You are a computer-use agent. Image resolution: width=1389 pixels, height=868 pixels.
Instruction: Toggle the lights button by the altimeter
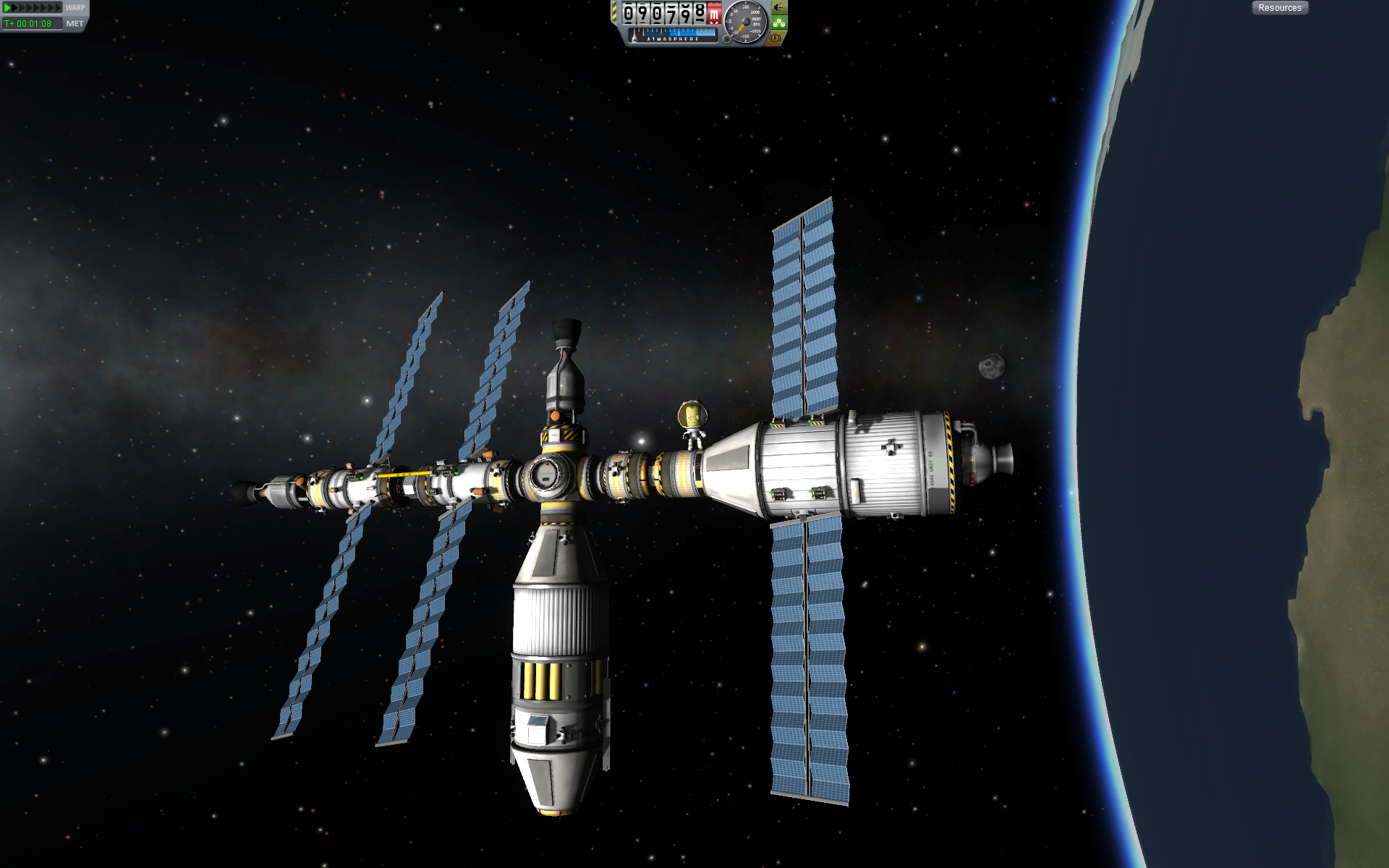pyautogui.click(x=779, y=7)
